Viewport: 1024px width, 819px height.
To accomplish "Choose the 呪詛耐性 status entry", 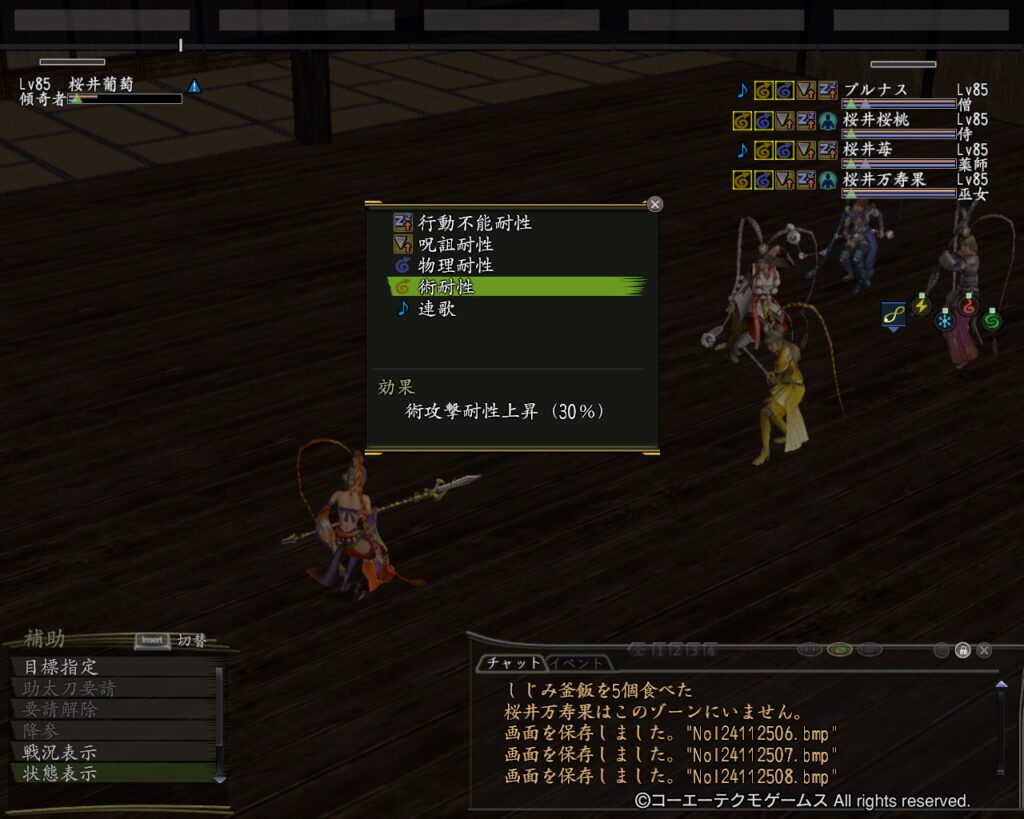I will point(455,244).
